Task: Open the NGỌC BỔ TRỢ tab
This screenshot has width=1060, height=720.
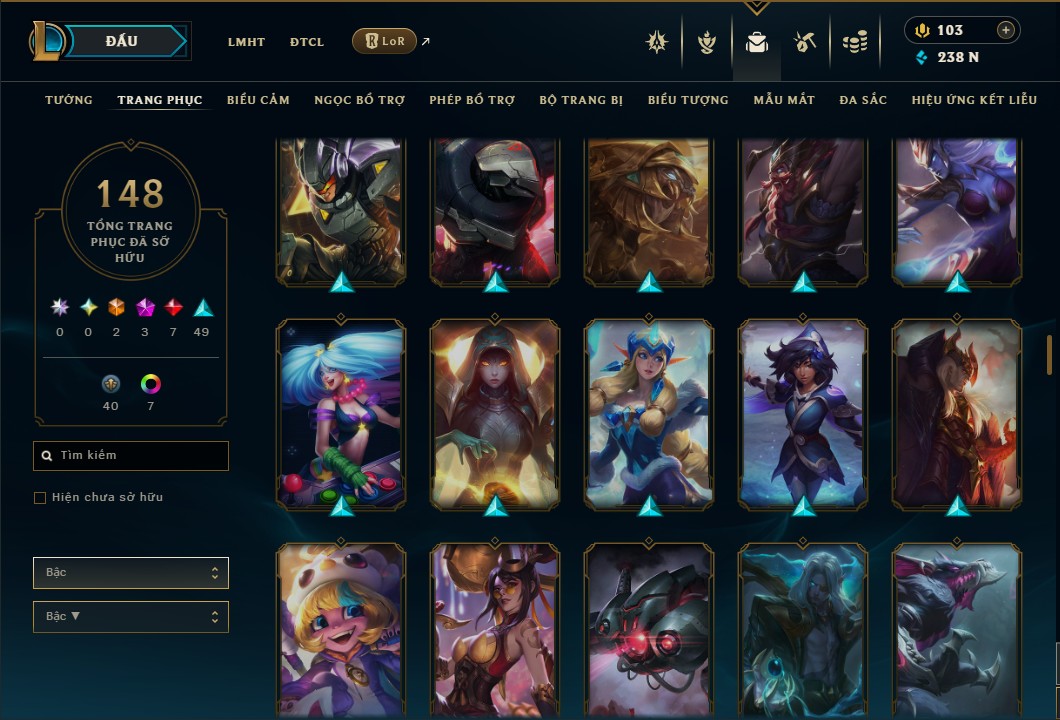Action: [x=359, y=100]
